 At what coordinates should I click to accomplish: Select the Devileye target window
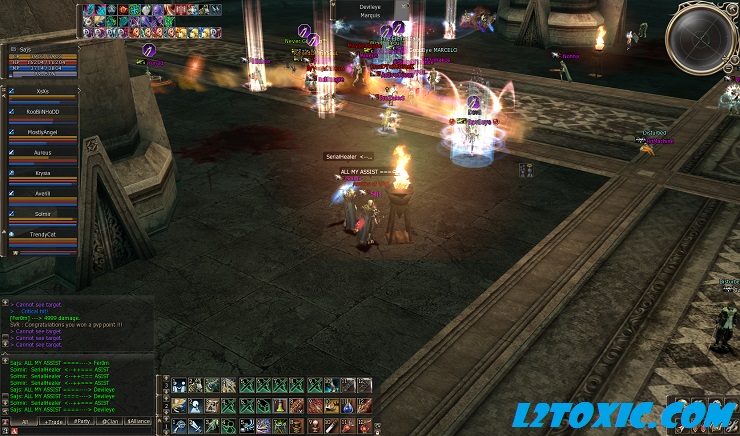(x=370, y=10)
